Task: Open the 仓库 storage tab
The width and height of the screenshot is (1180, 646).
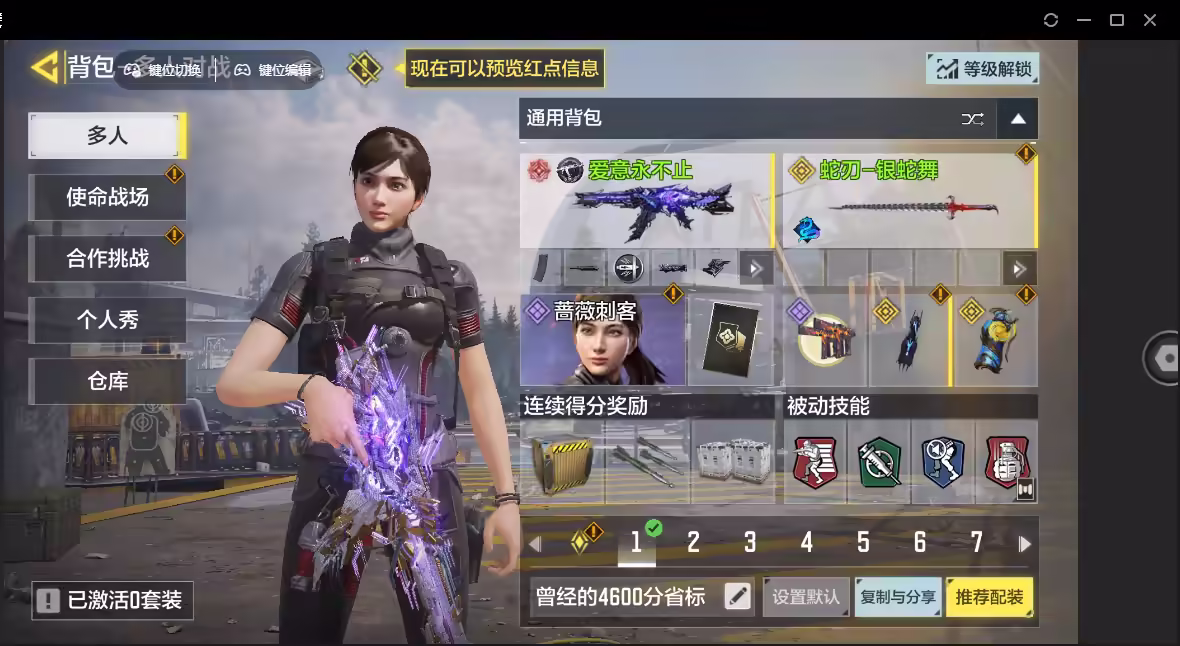Action: click(107, 381)
